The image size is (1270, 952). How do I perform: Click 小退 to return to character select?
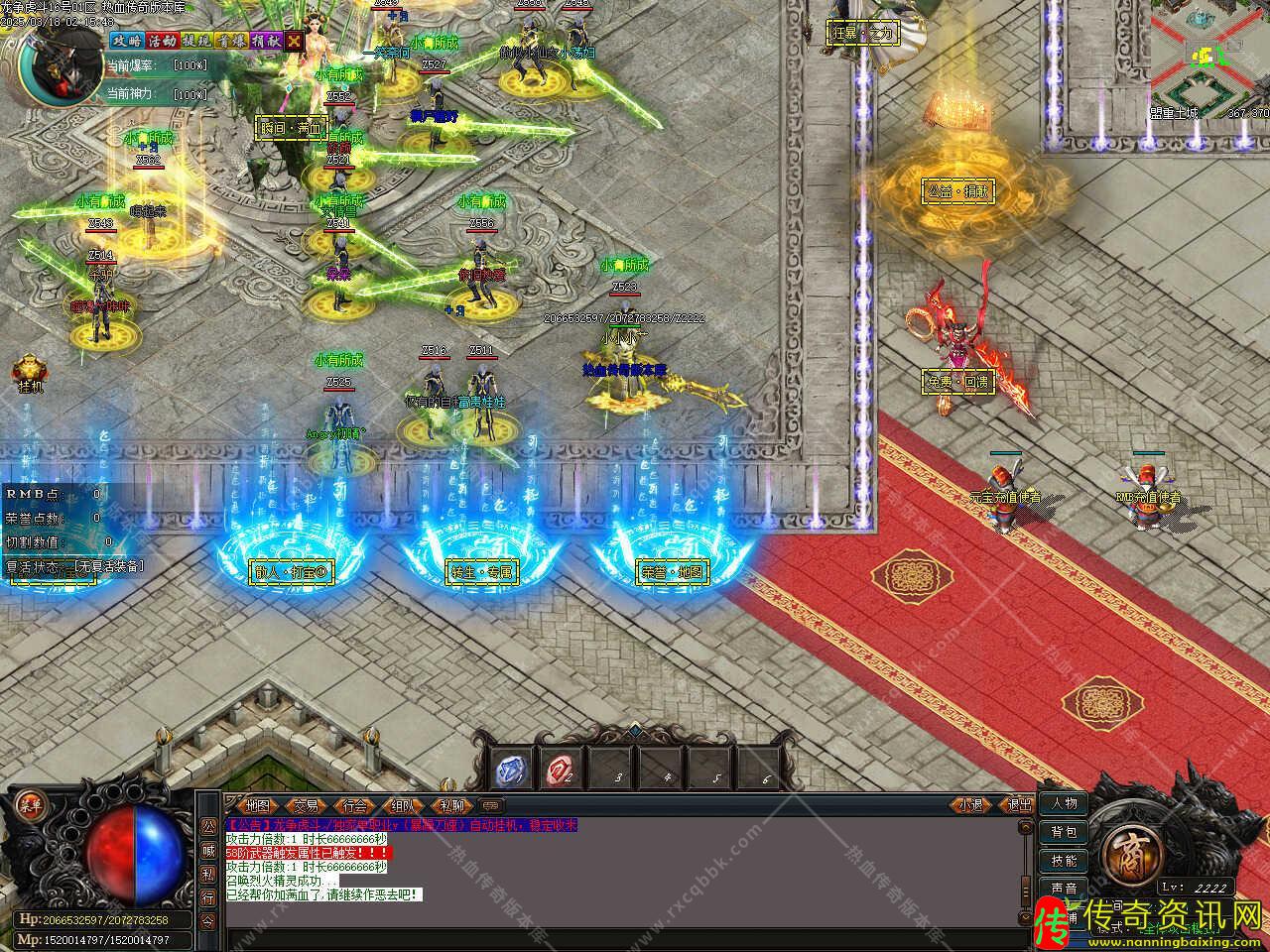(970, 805)
